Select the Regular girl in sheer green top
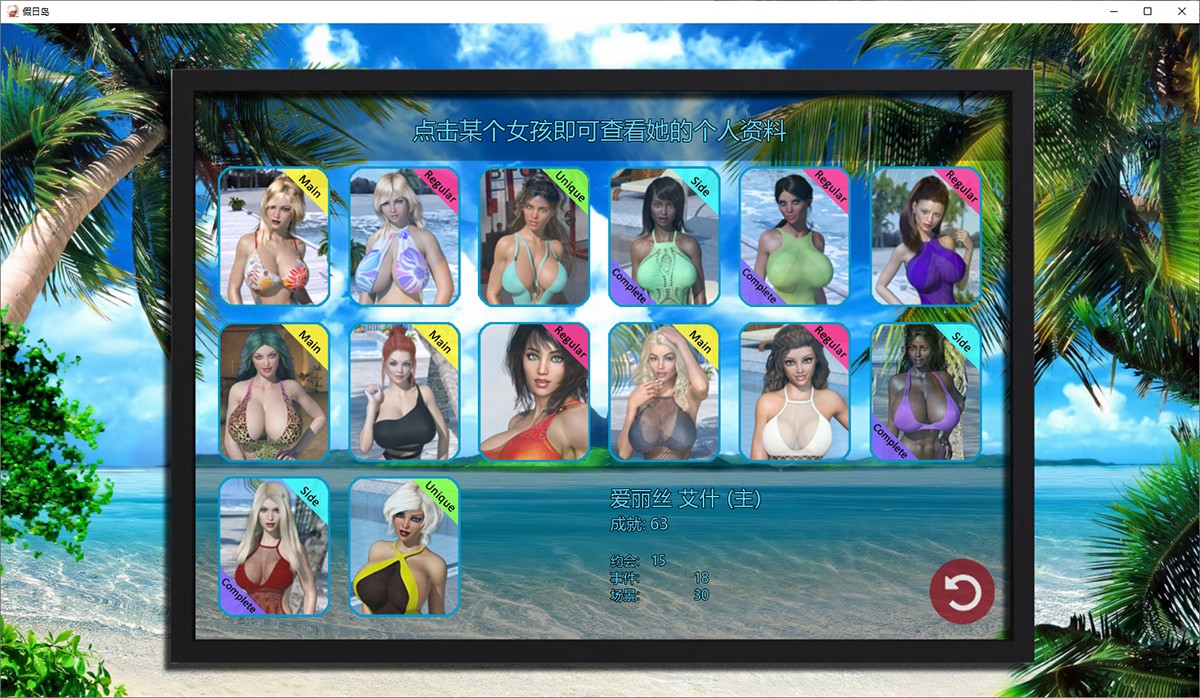Viewport: 1200px width, 698px height. click(x=794, y=237)
